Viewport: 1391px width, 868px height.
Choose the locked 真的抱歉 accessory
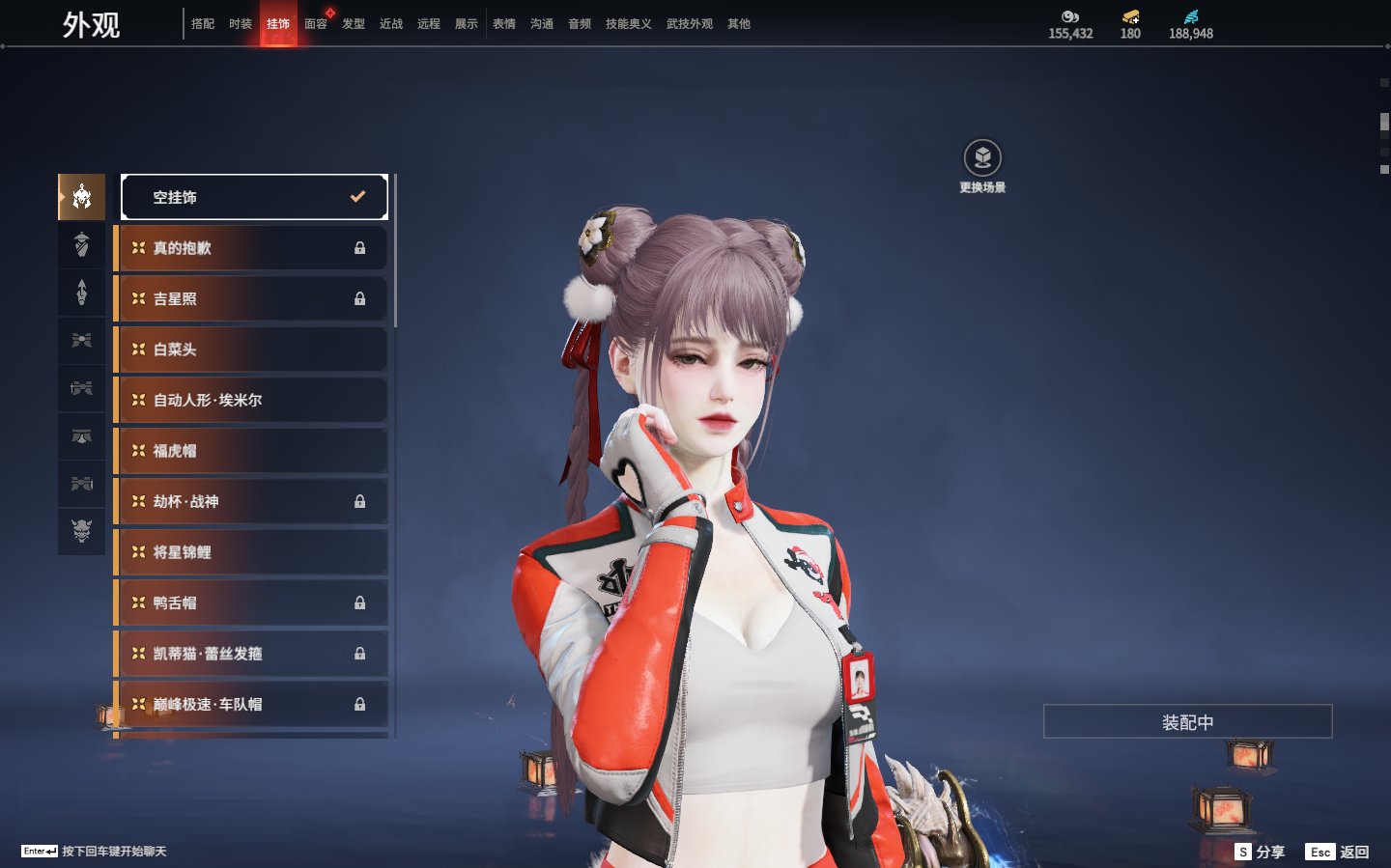point(252,248)
